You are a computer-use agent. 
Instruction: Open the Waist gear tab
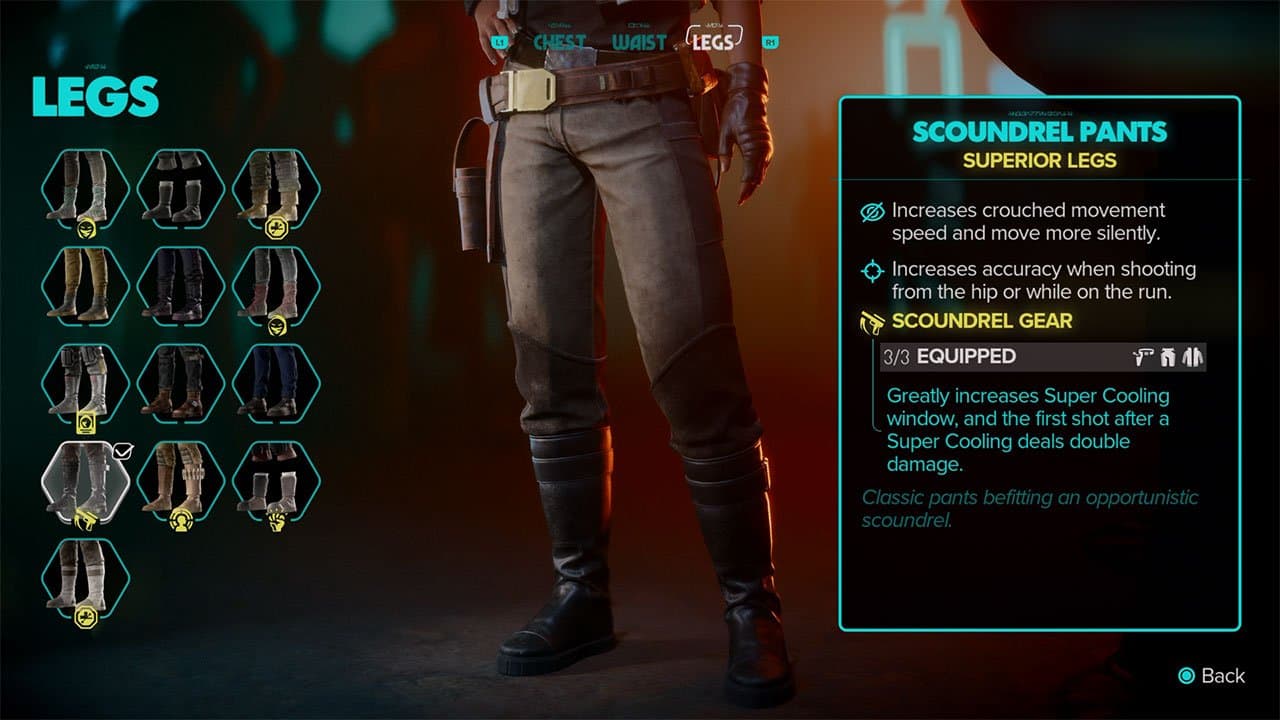tap(639, 42)
